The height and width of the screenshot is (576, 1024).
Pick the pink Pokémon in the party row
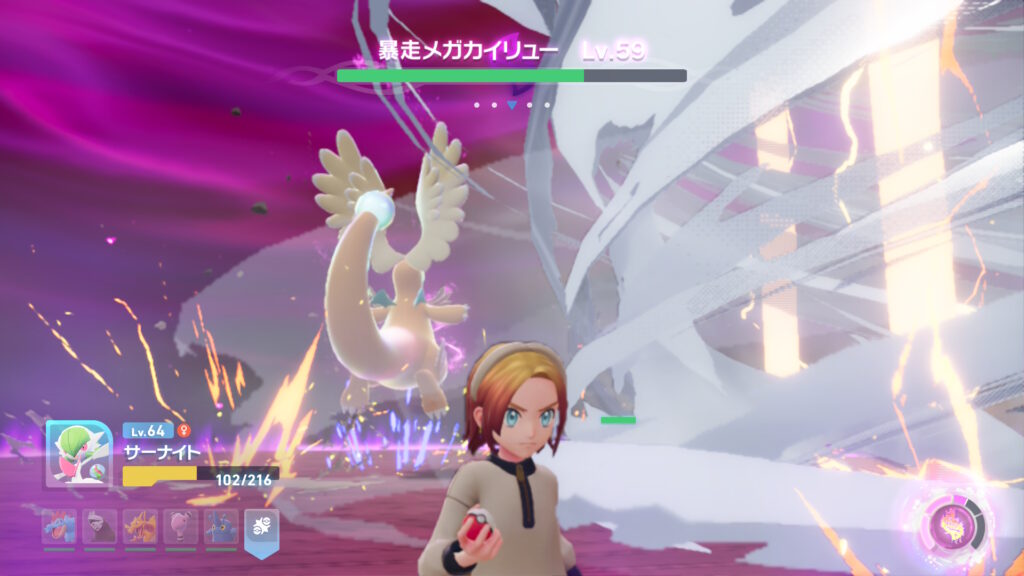pos(180,527)
